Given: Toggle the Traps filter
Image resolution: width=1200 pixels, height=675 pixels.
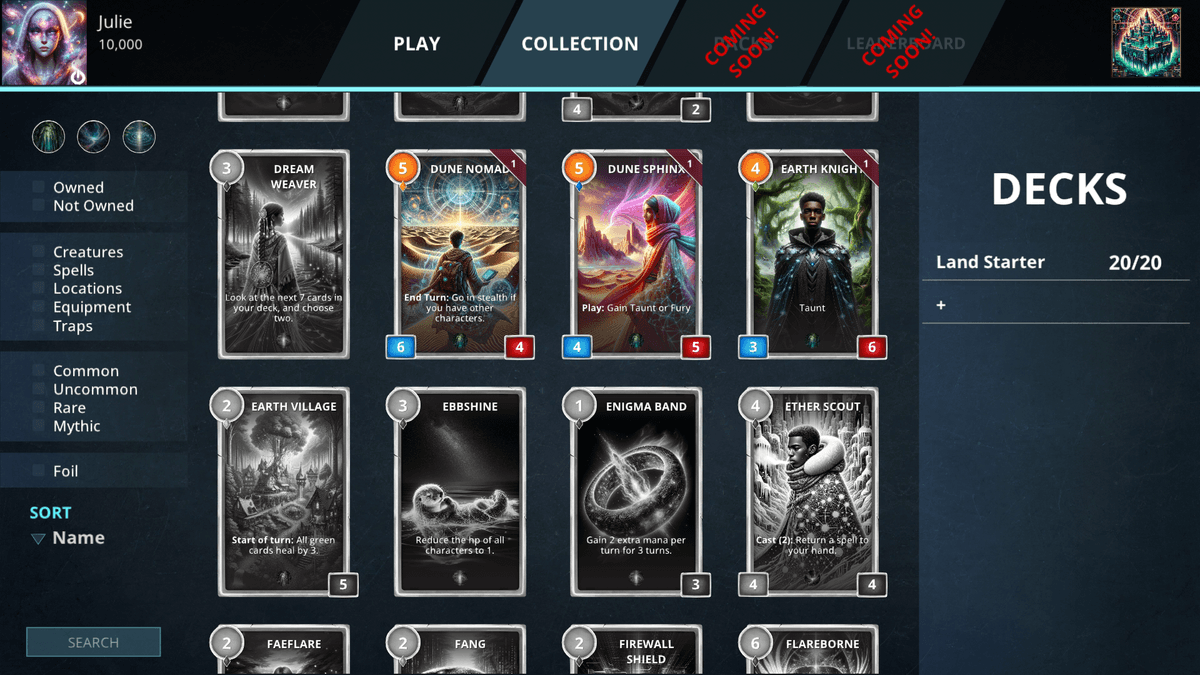Looking at the screenshot, I should [39, 326].
